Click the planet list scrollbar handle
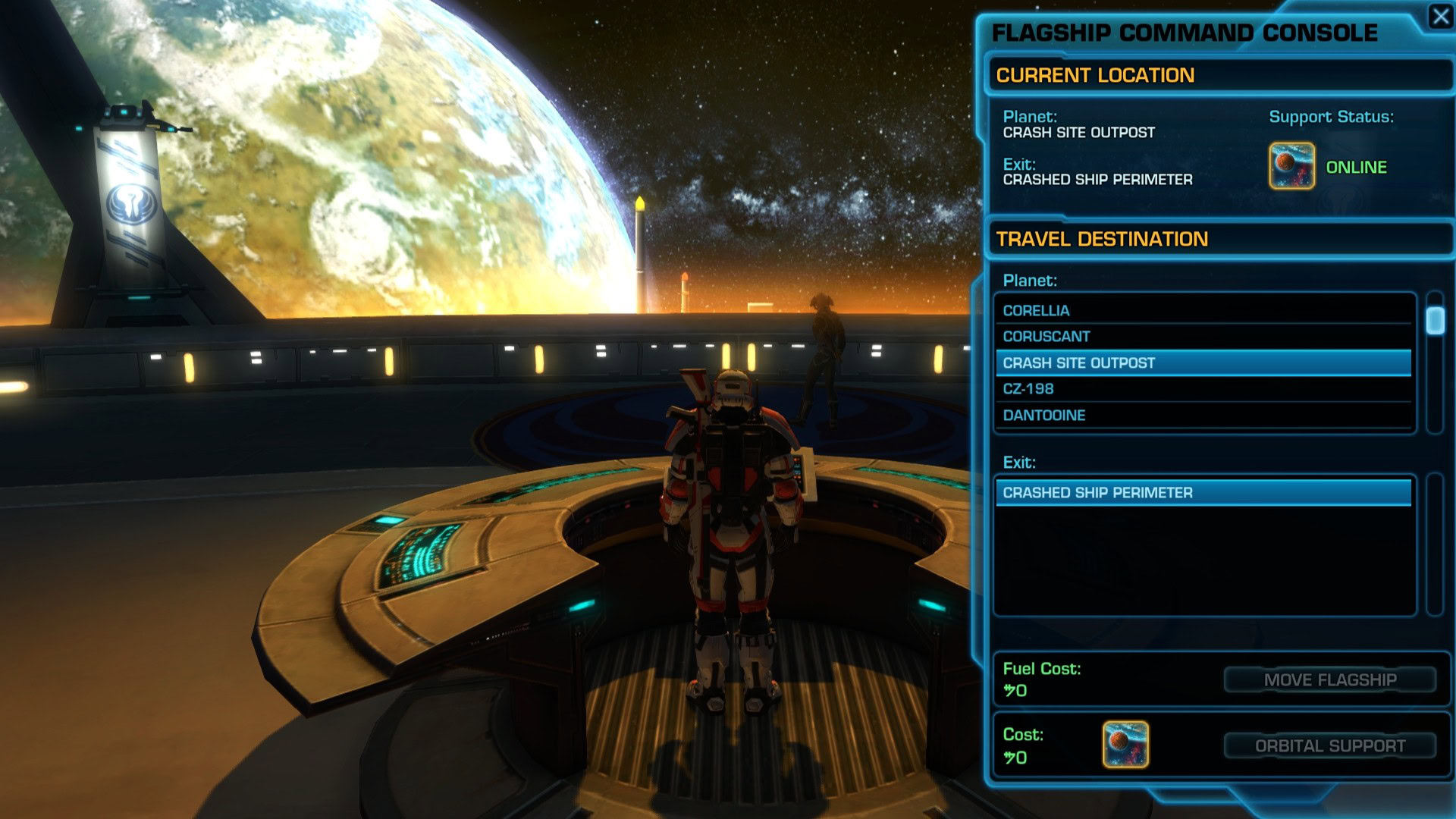This screenshot has width=1456, height=819. point(1435,321)
